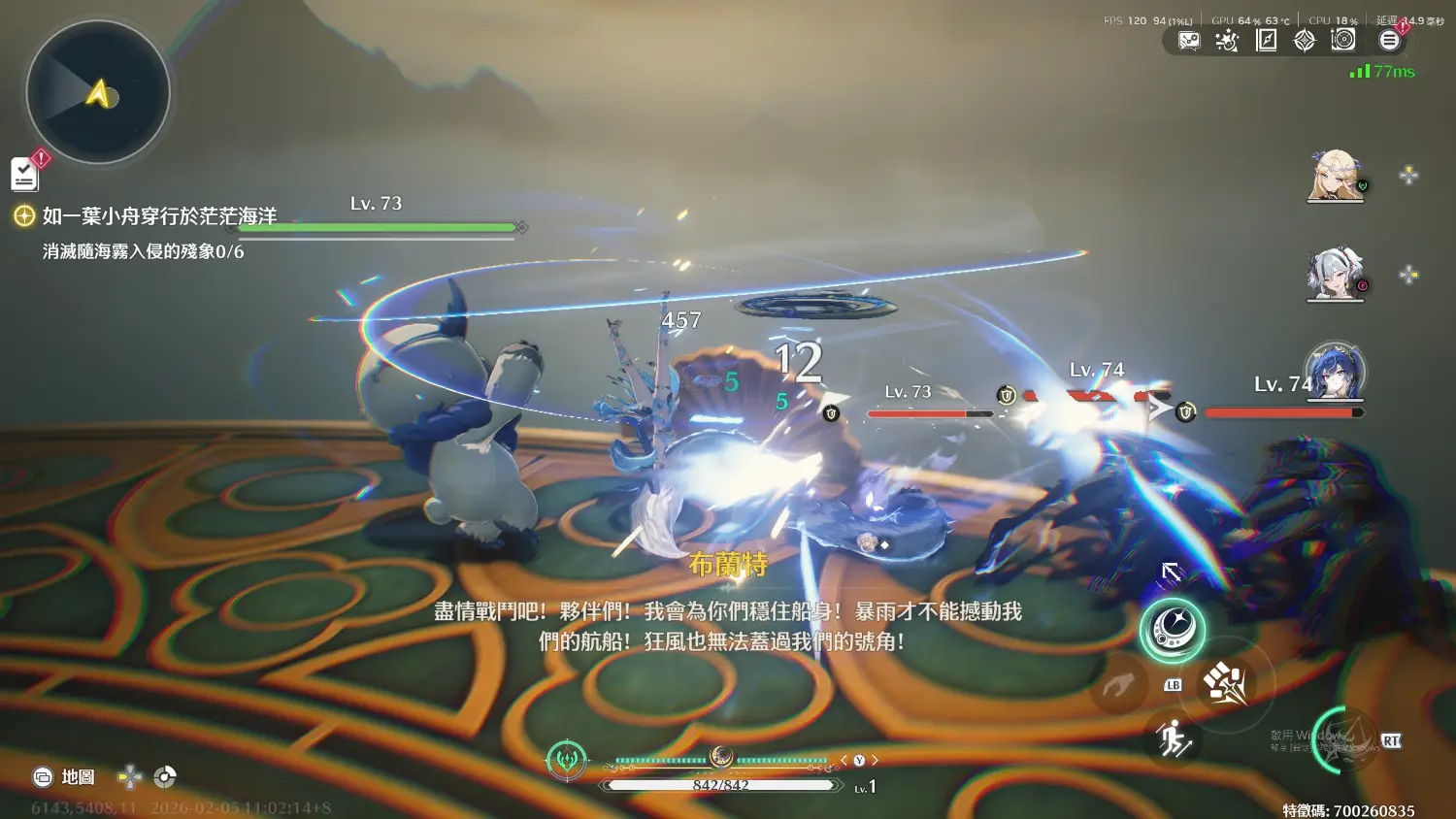1456x819 pixels.
Task: Tap the diagonal arrow aim icon
Action: click(x=1172, y=573)
